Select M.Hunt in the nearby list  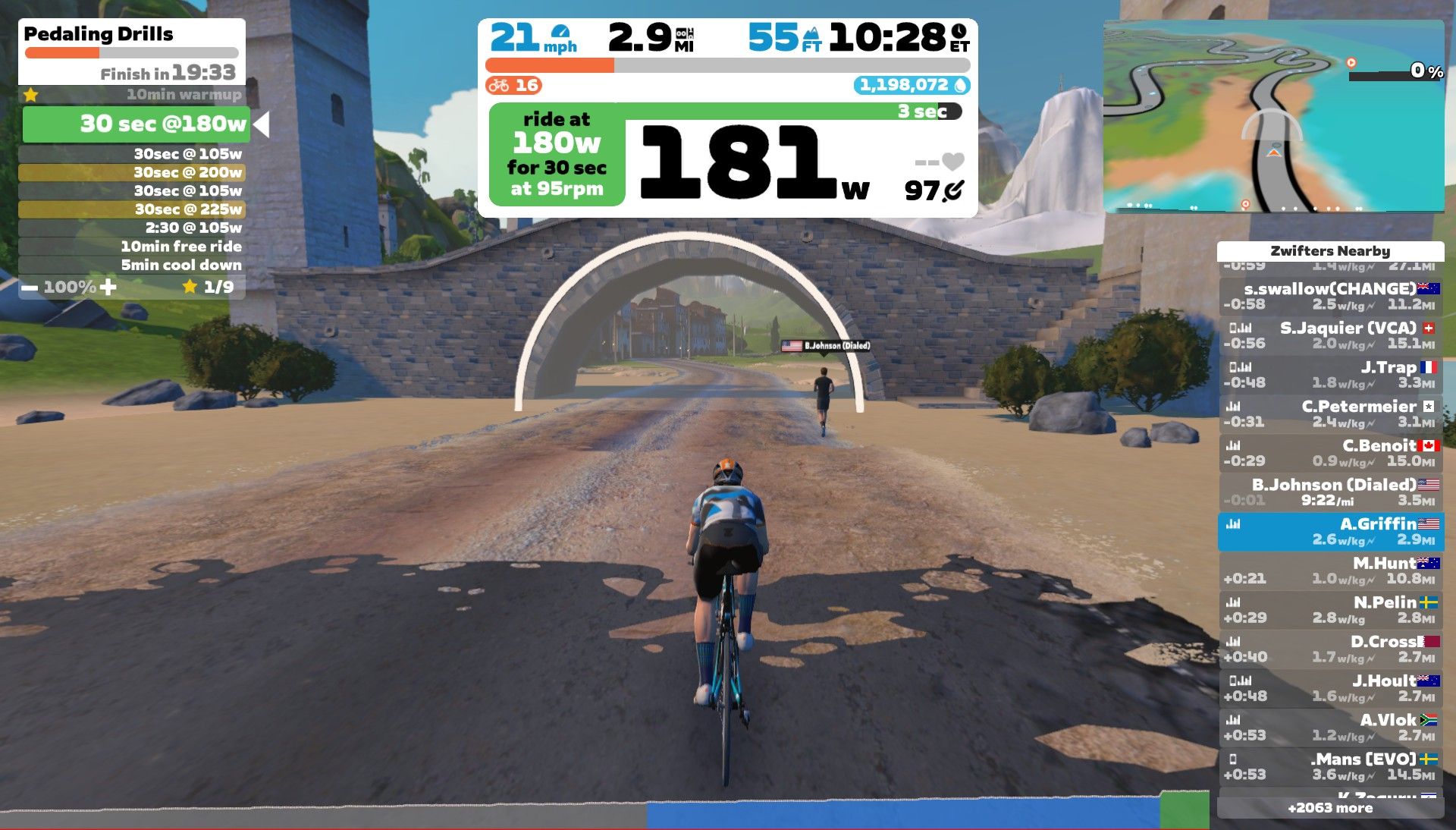pos(1330,571)
